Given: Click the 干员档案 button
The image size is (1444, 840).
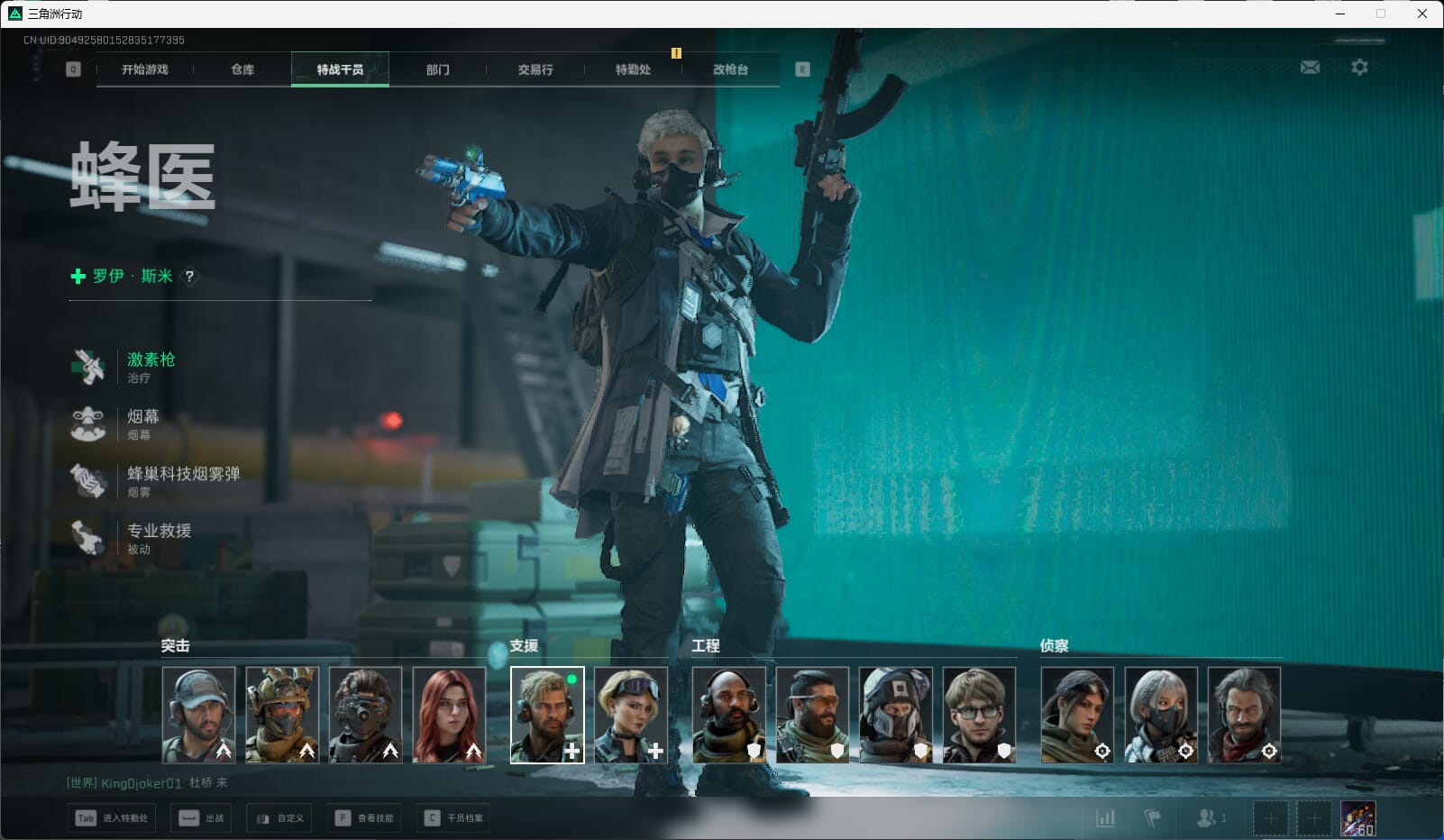Looking at the screenshot, I should [x=456, y=818].
